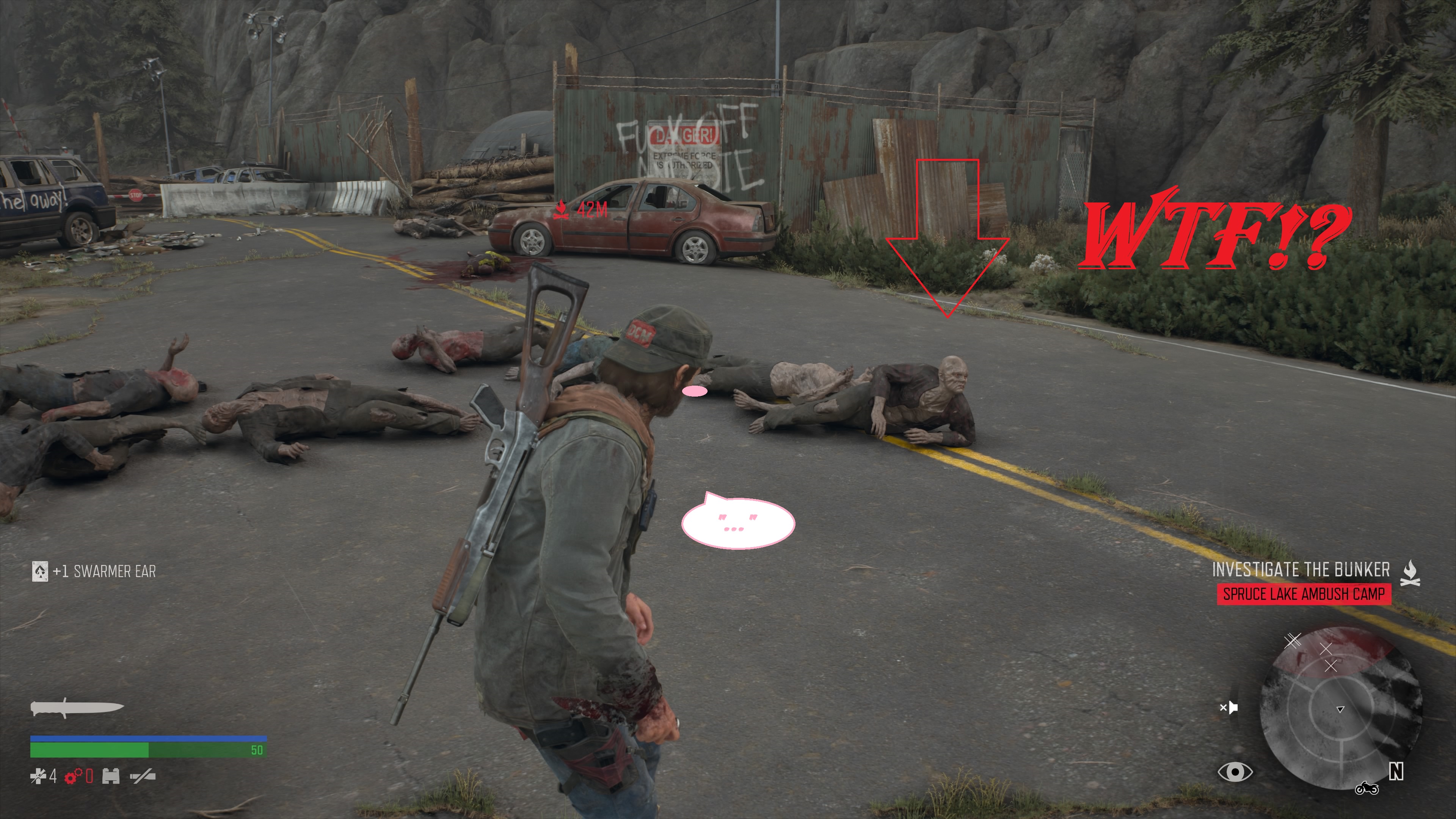The width and height of the screenshot is (1456, 819).
Task: Expand the minimap compass view
Action: click(1340, 709)
